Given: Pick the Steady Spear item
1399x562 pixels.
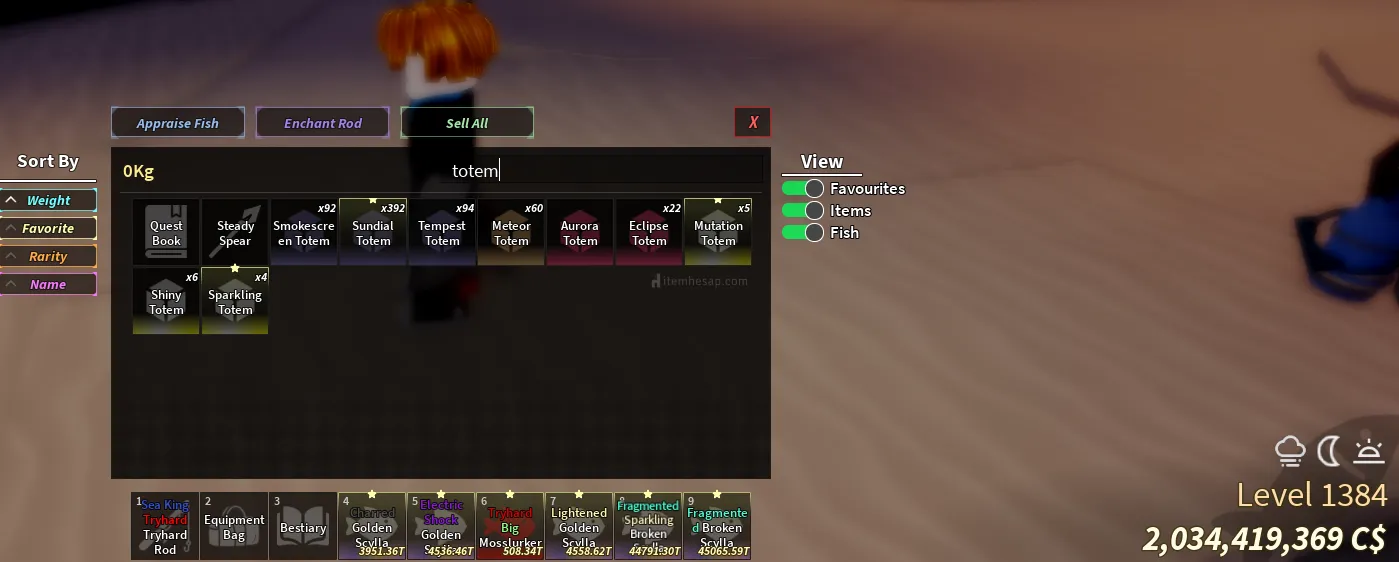Looking at the screenshot, I should tap(235, 232).
